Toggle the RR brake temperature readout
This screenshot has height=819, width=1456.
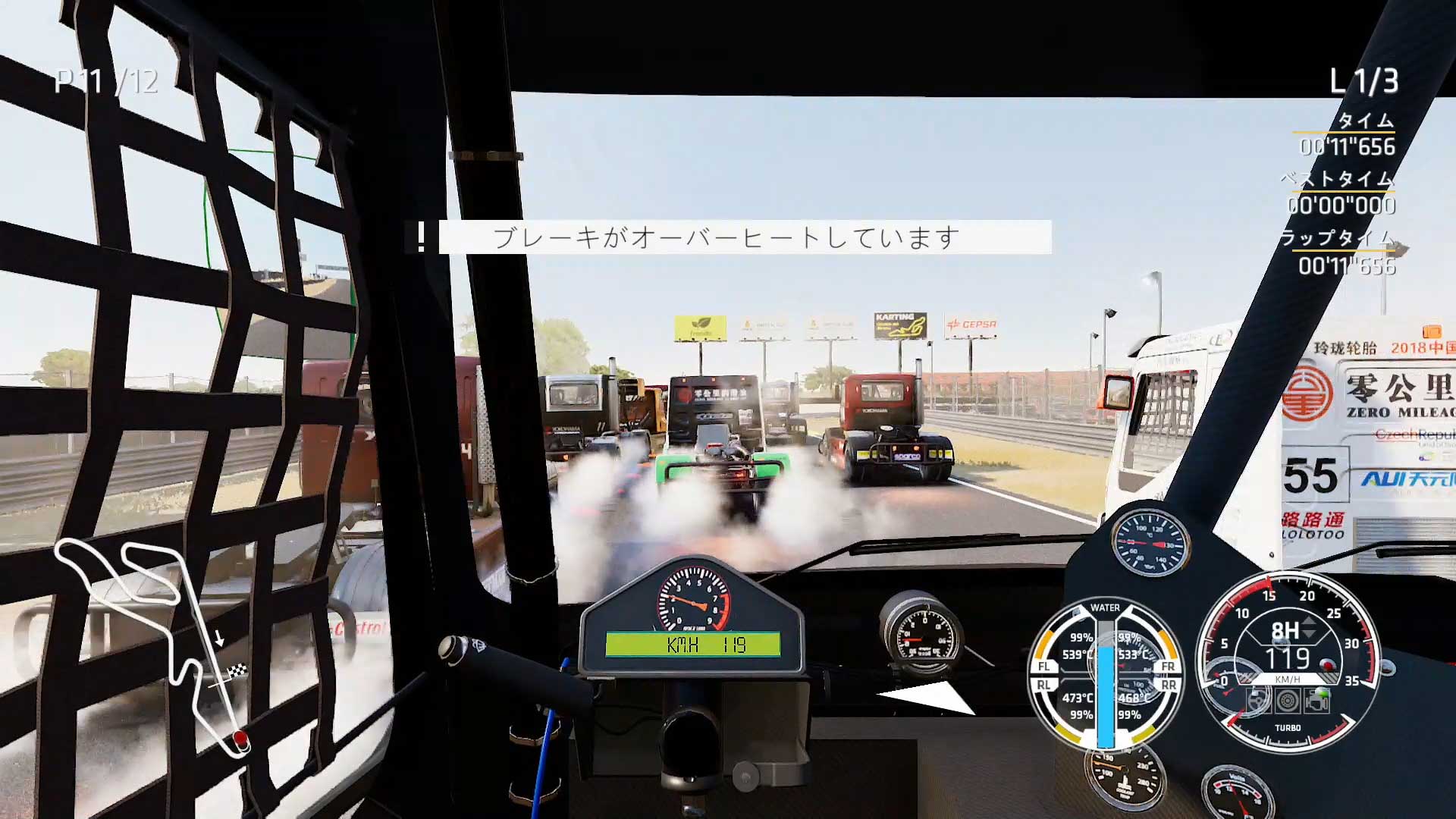(x=1134, y=697)
